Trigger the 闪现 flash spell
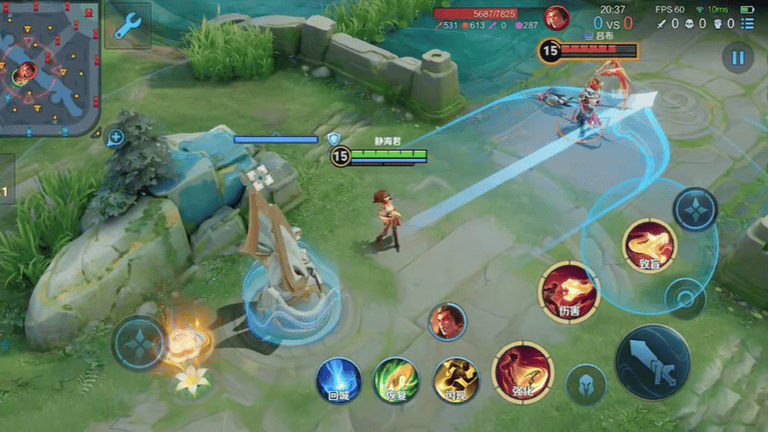The height and width of the screenshot is (432, 768). point(456,381)
